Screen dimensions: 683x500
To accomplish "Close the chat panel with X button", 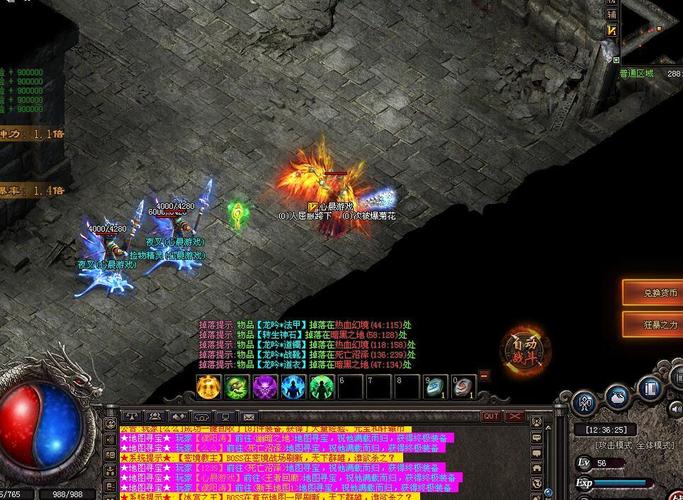I will 514,416.
